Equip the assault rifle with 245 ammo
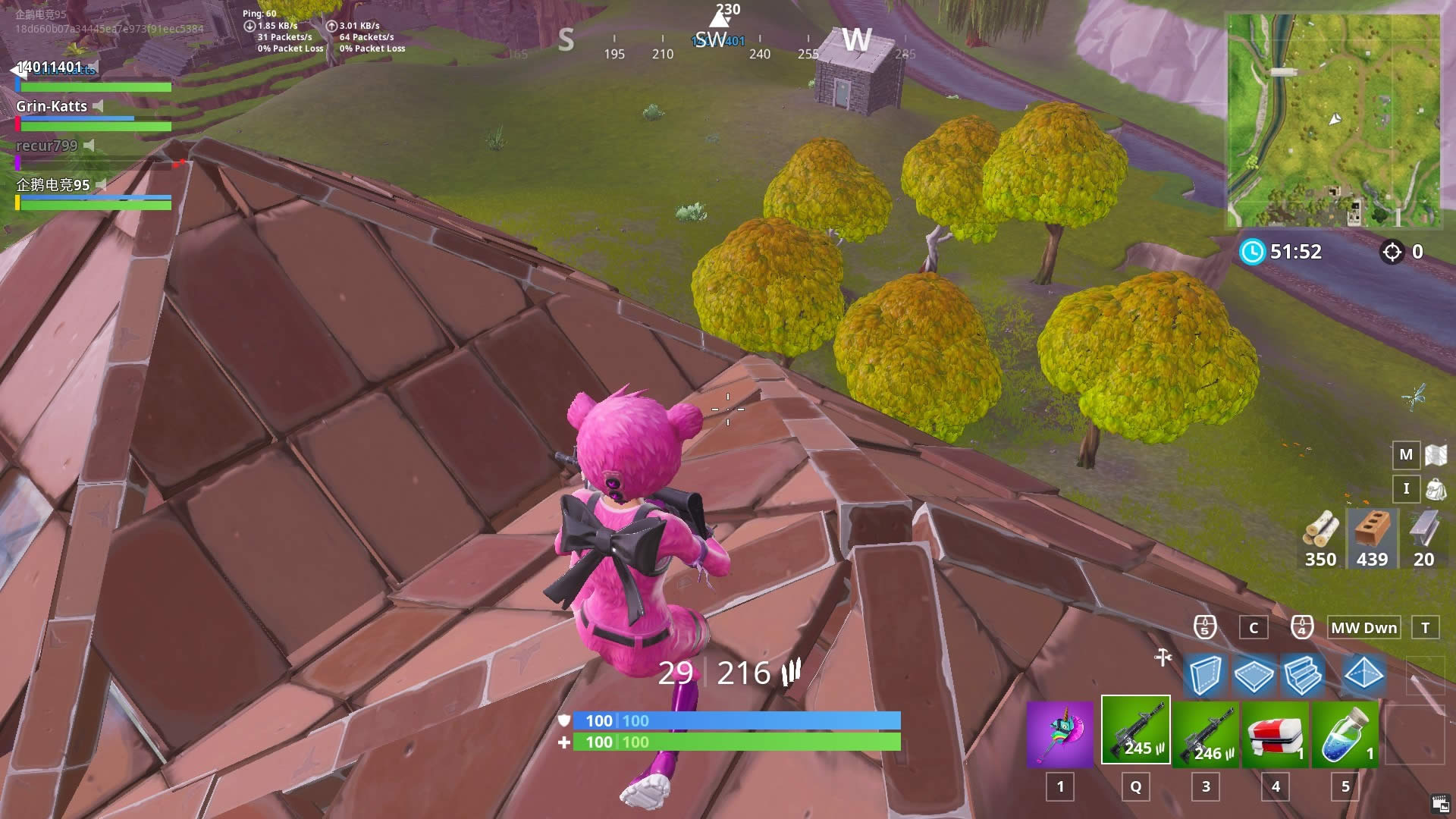Screen dimensions: 1456x819 (1135, 730)
